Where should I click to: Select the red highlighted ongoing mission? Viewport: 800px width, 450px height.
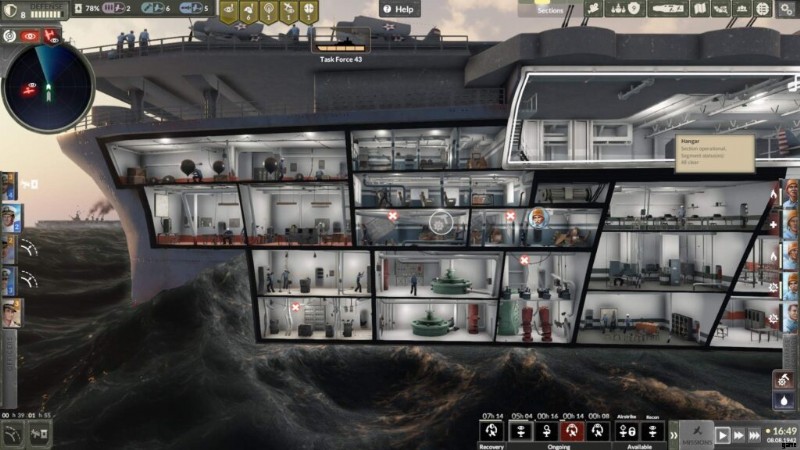[572, 431]
